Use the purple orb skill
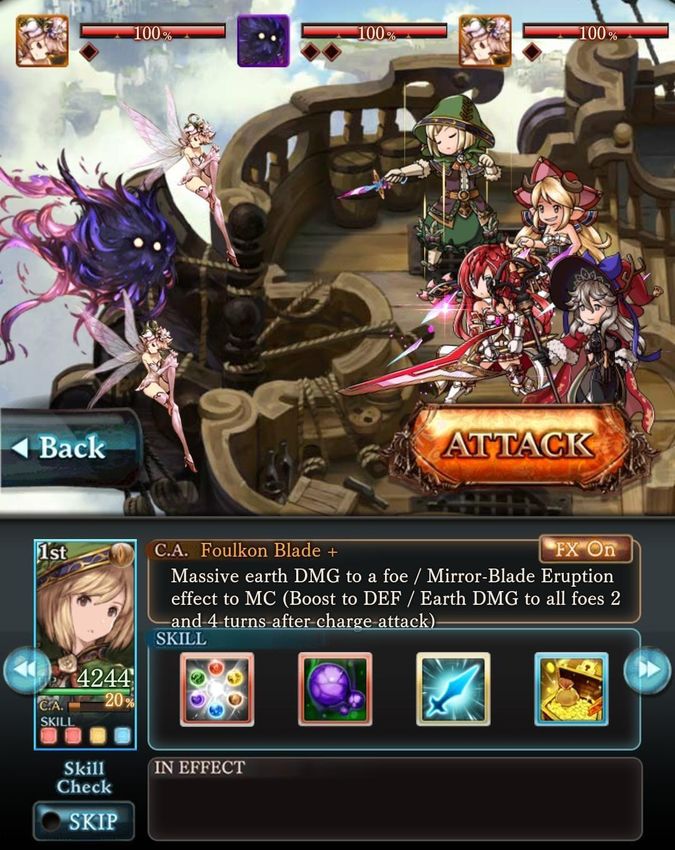 (335, 689)
